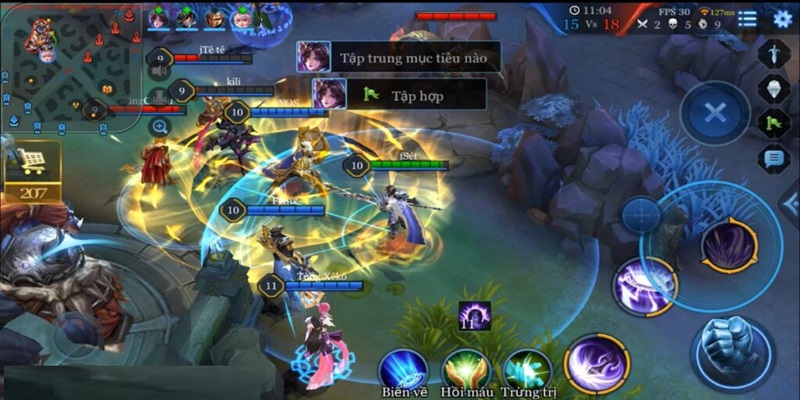Open the chat bubble quick messages

[774, 158]
